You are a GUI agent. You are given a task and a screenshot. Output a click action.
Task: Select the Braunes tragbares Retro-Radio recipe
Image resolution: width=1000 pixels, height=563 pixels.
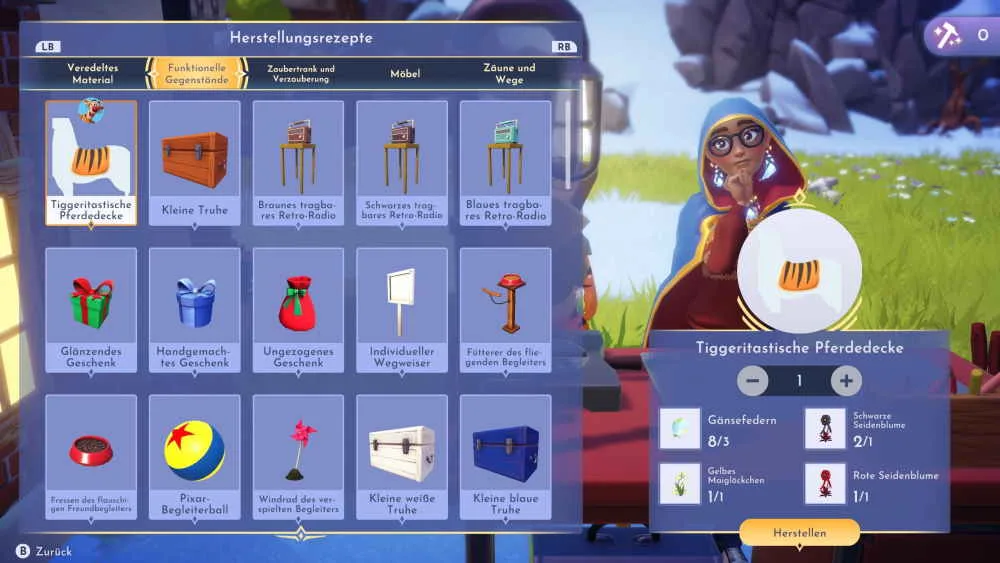coord(298,162)
